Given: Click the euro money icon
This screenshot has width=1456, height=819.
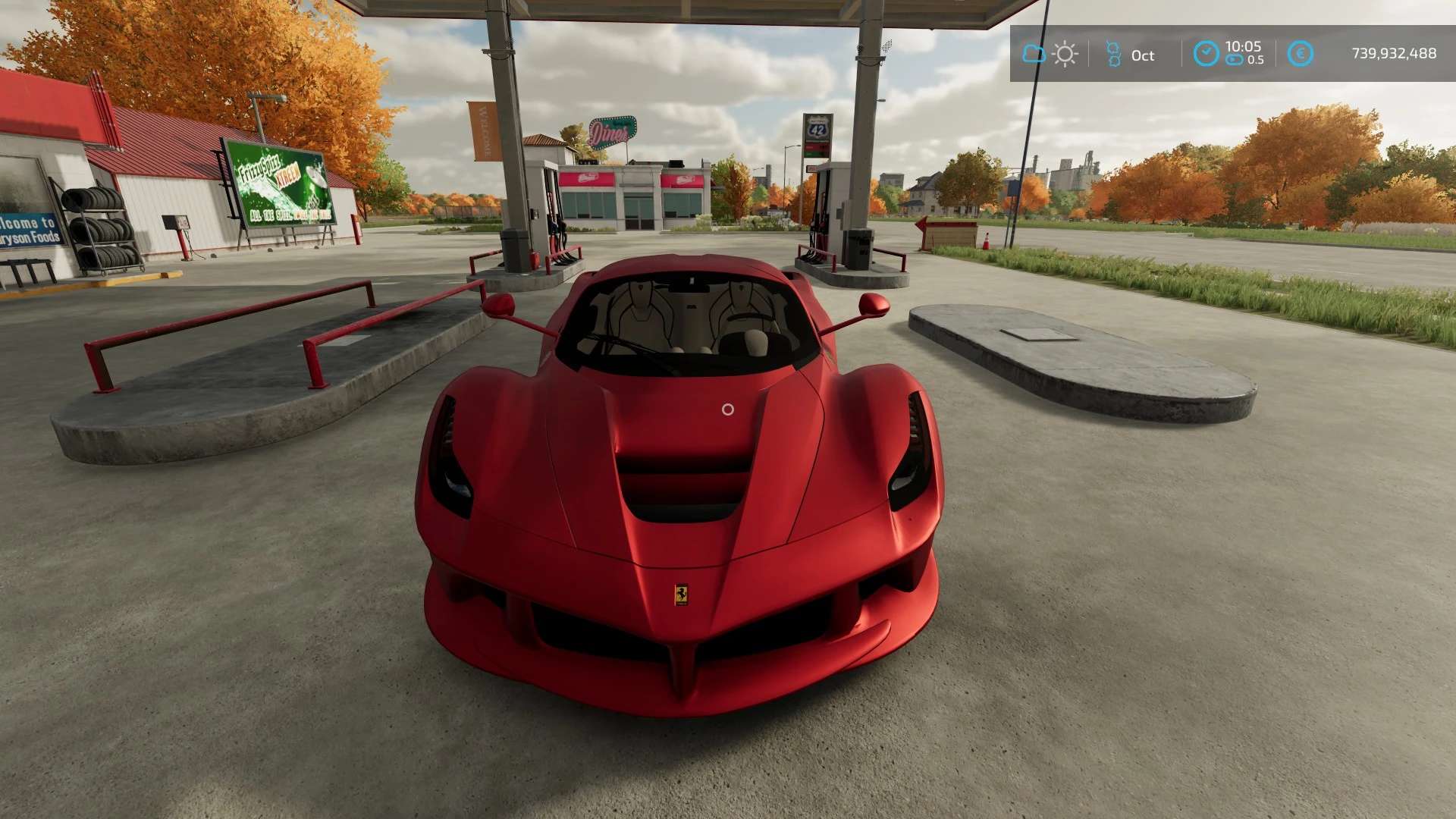Looking at the screenshot, I should click(x=1301, y=54).
